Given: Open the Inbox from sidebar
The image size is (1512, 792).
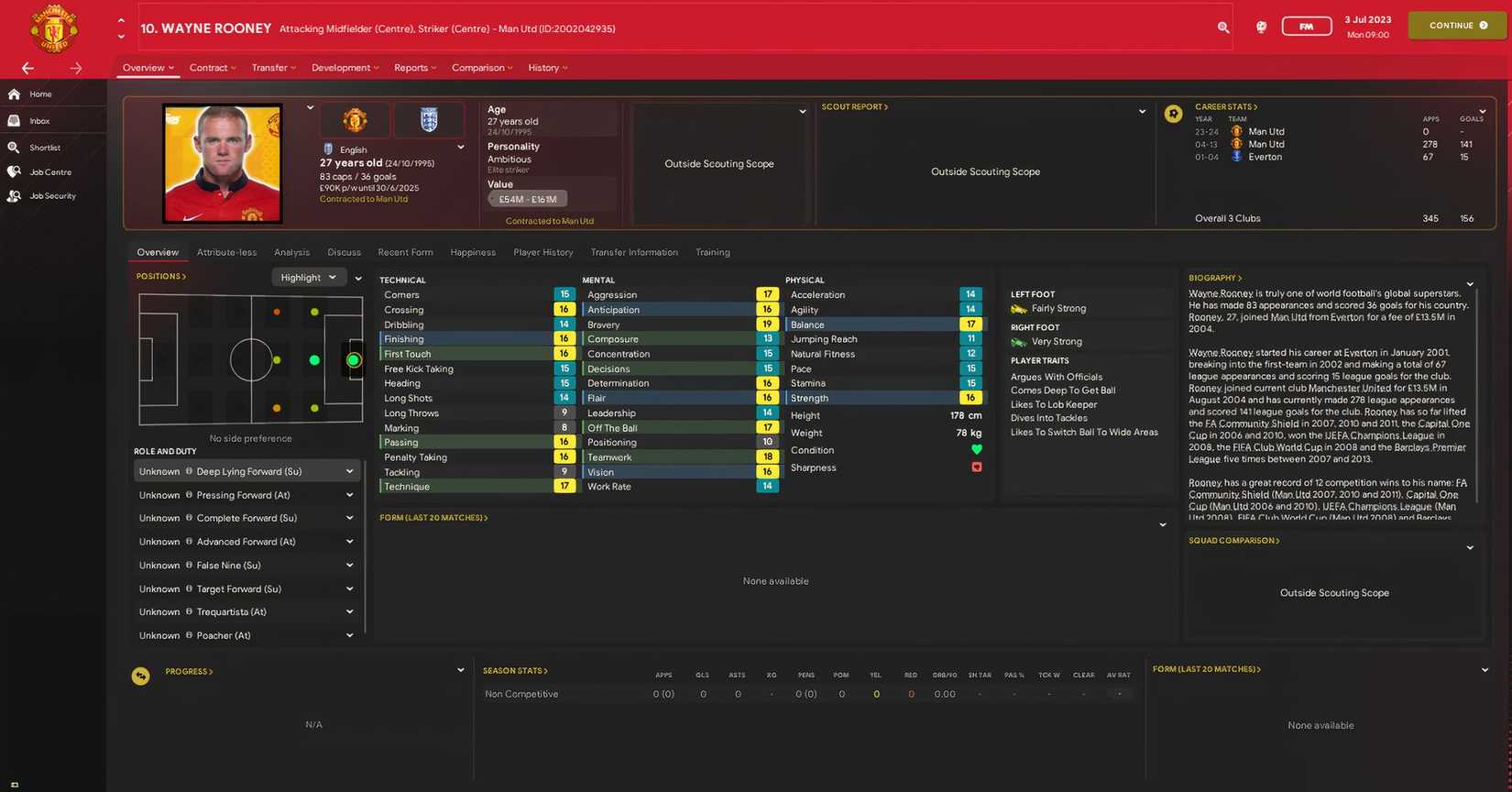Looking at the screenshot, I should tap(39, 120).
